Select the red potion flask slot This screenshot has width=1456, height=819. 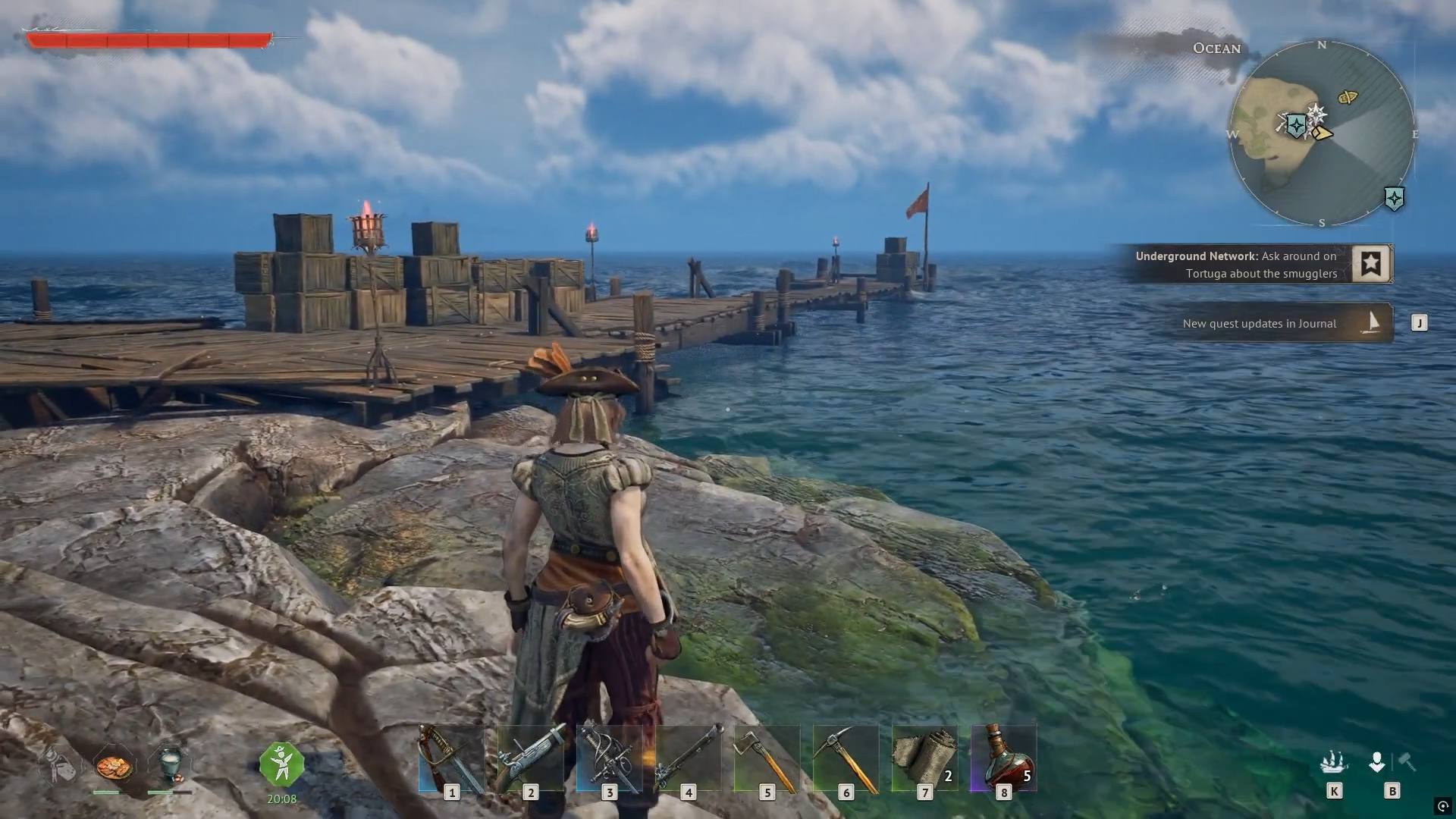(1003, 759)
